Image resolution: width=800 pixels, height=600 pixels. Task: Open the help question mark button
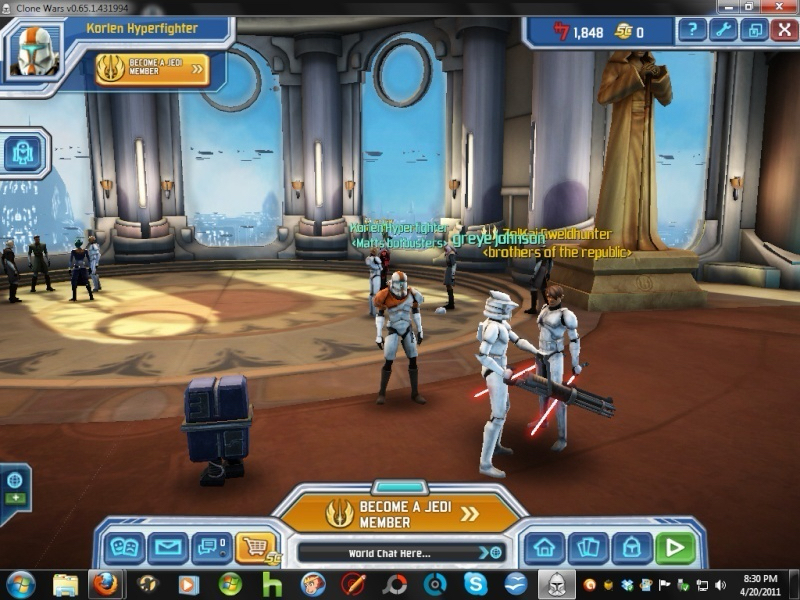[x=692, y=30]
